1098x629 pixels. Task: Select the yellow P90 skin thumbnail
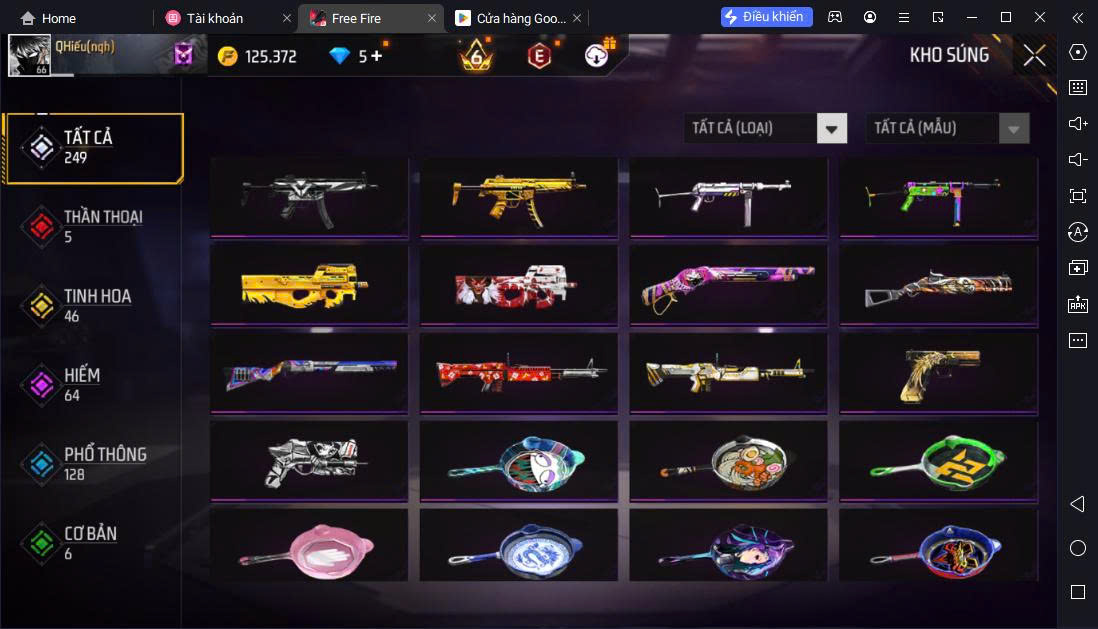coord(308,285)
